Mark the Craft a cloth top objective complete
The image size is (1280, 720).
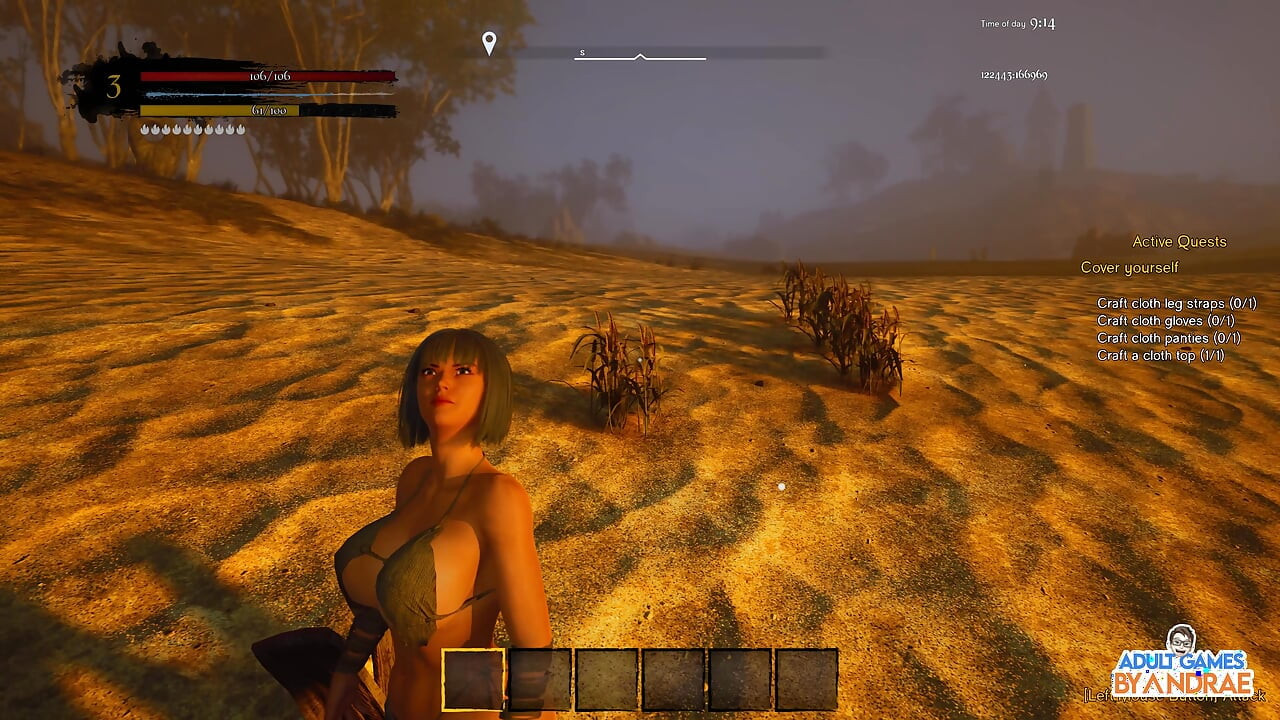pyautogui.click(x=1161, y=355)
